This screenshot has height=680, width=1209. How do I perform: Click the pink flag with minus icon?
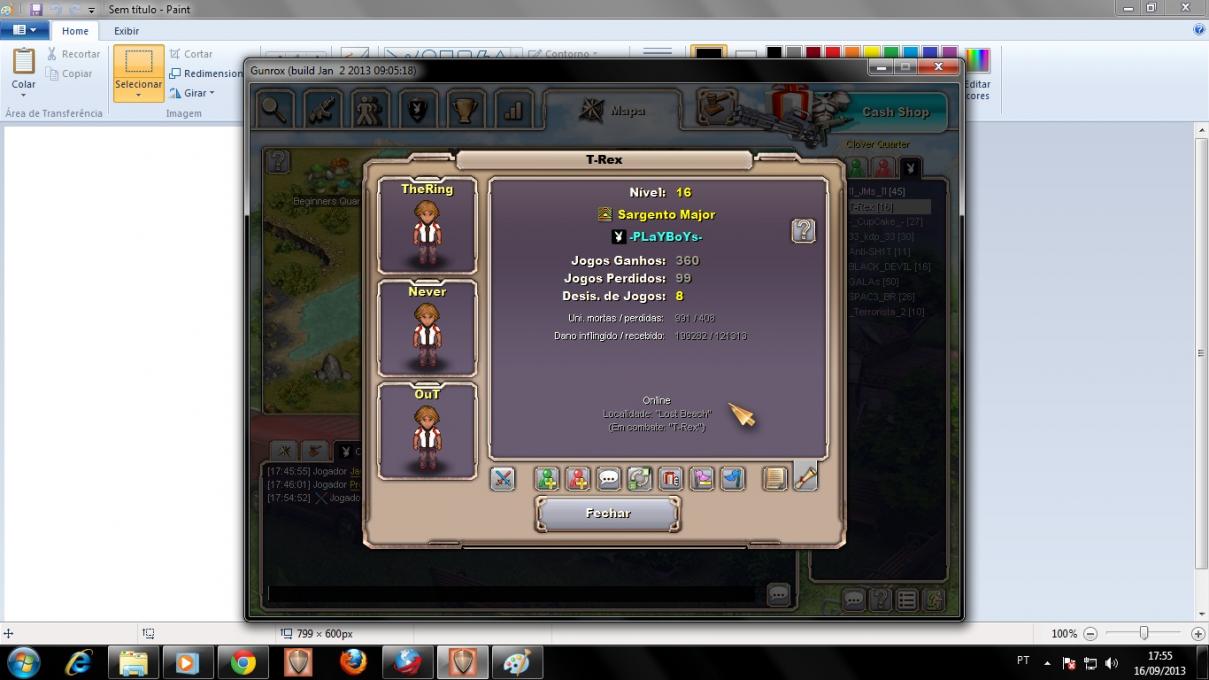(x=701, y=479)
